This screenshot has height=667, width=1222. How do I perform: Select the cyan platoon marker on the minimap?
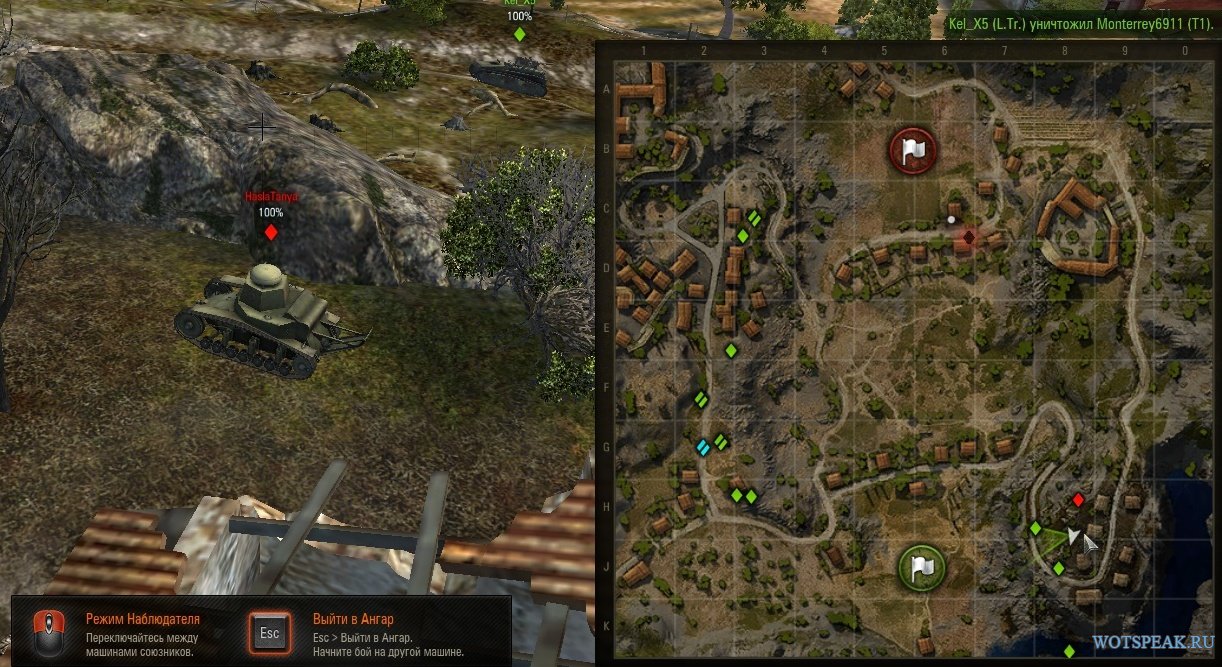click(x=703, y=447)
